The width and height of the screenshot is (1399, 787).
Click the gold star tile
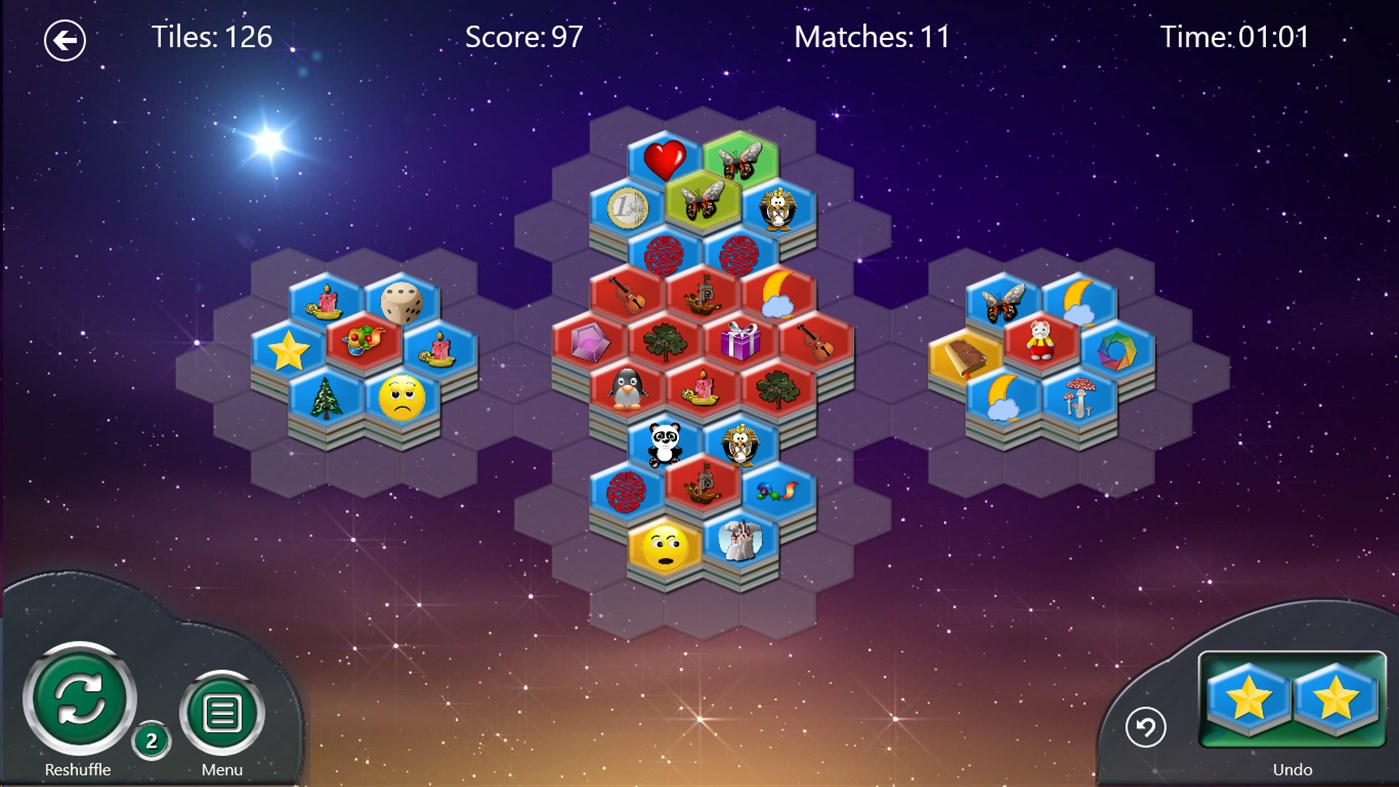[290, 348]
